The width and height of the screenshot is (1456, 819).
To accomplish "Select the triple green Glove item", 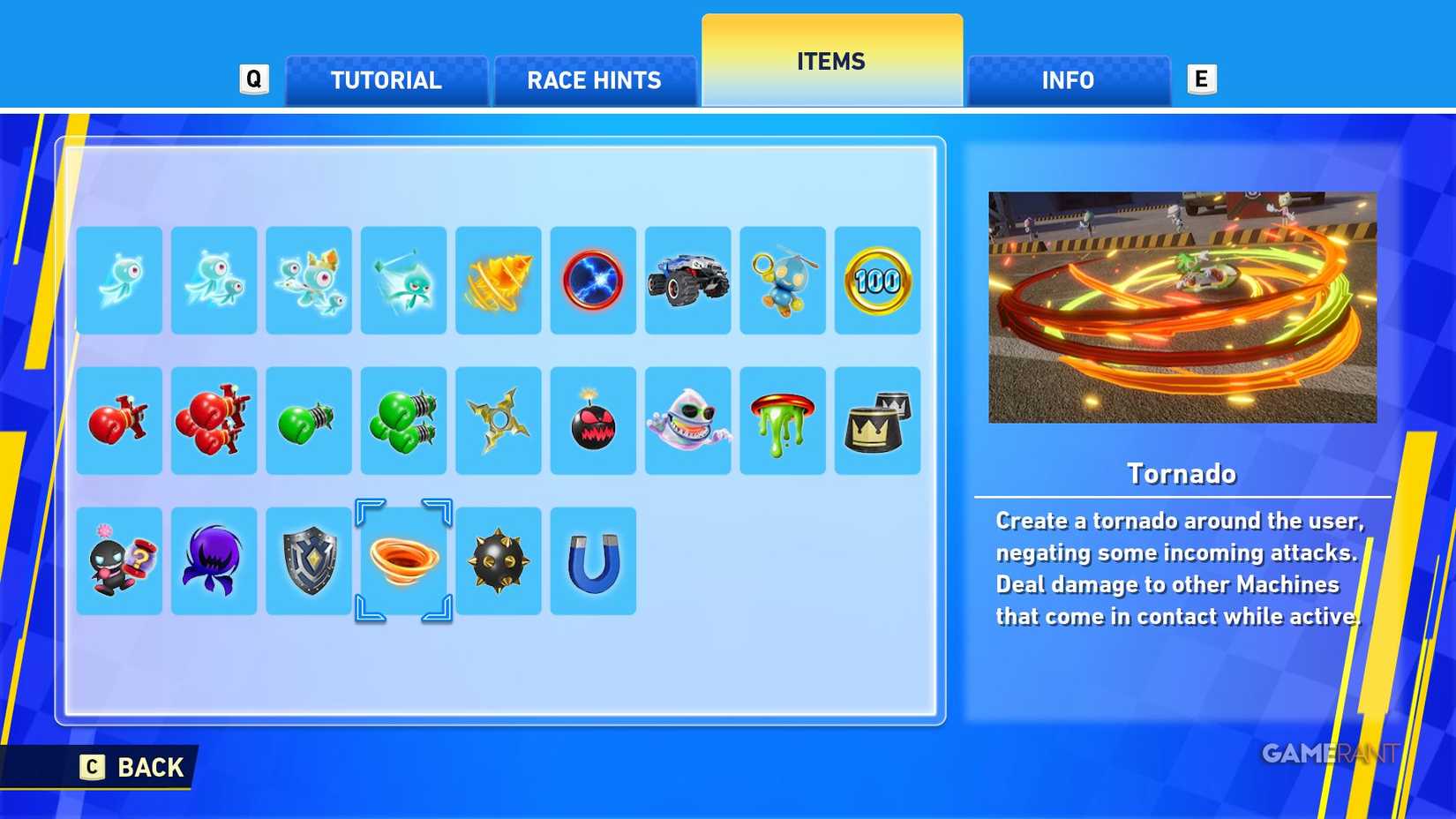I will (403, 420).
